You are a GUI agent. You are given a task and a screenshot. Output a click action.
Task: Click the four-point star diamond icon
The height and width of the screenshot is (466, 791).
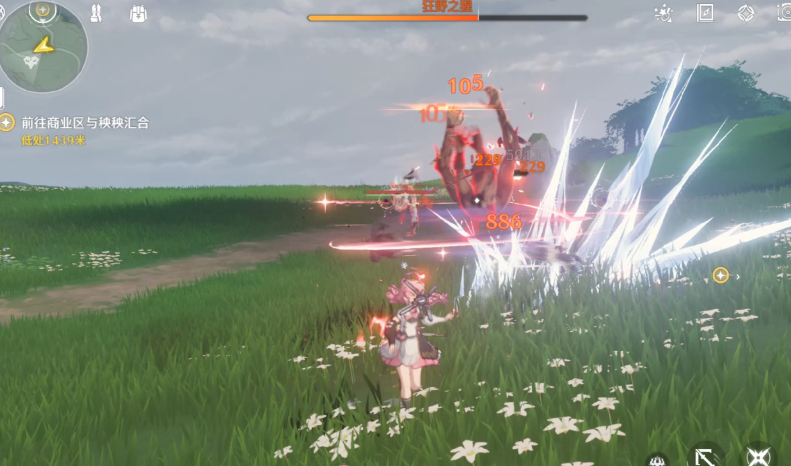tap(746, 13)
